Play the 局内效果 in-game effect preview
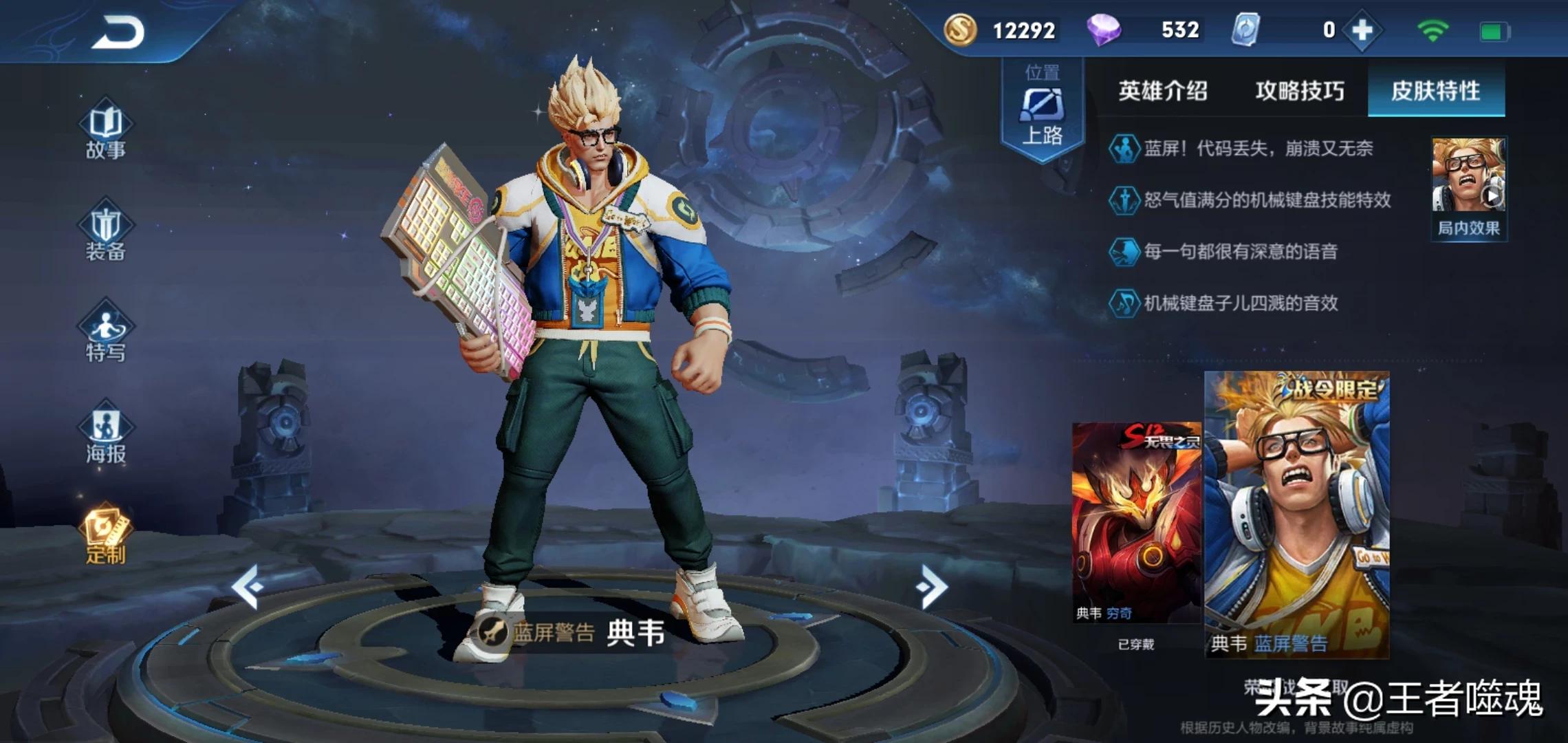The height and width of the screenshot is (743, 1568). click(x=1469, y=187)
